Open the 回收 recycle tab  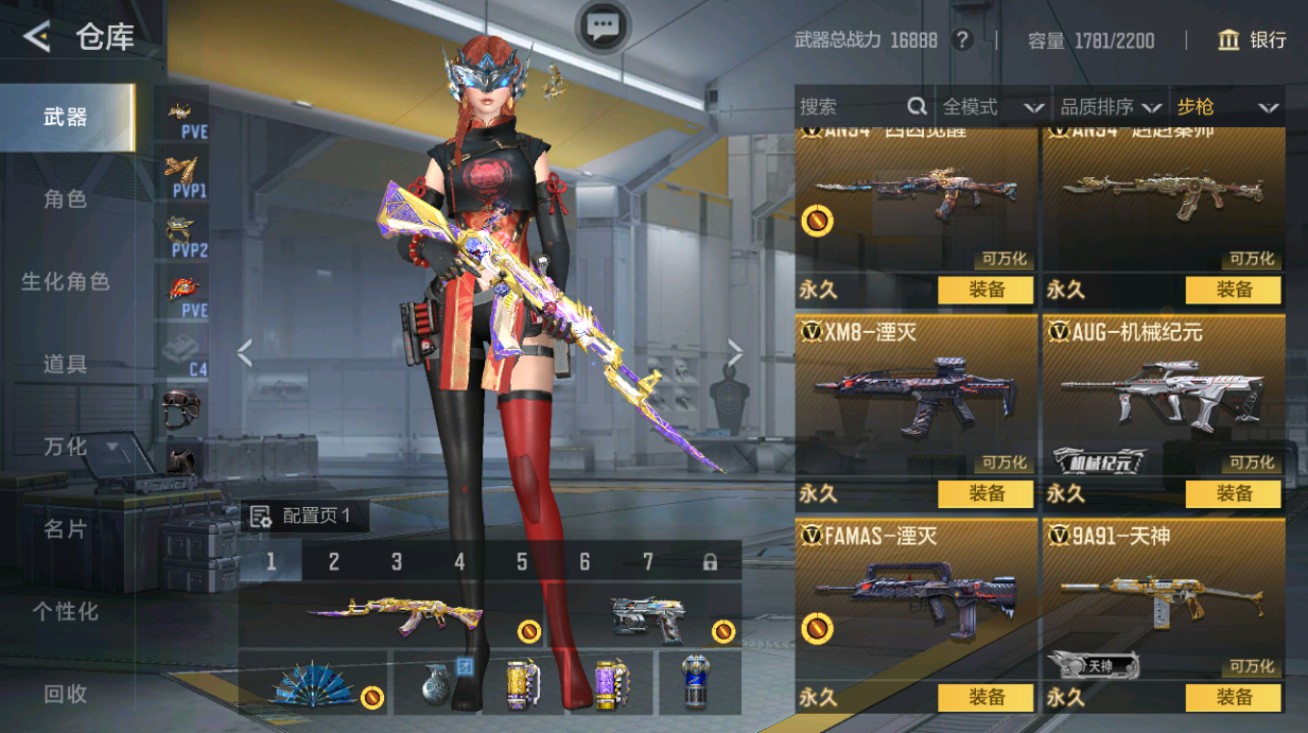coord(66,693)
